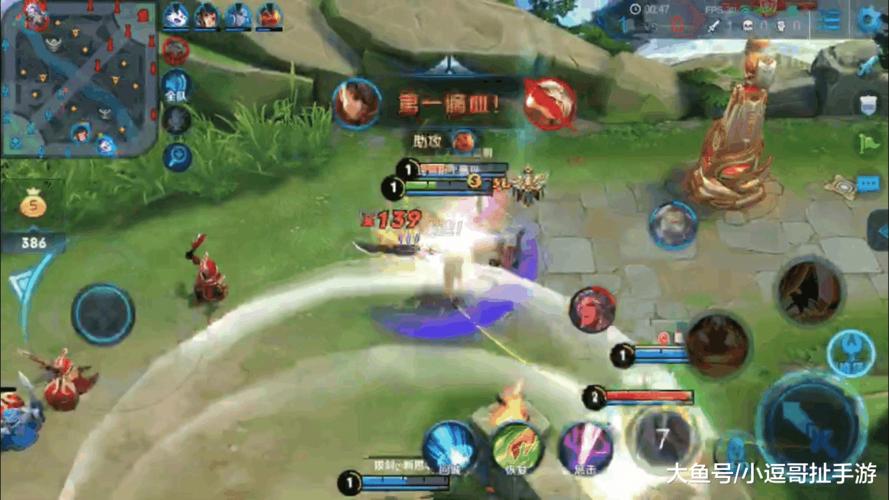Tap the basic attack button
The image size is (889, 500).
point(811,421)
